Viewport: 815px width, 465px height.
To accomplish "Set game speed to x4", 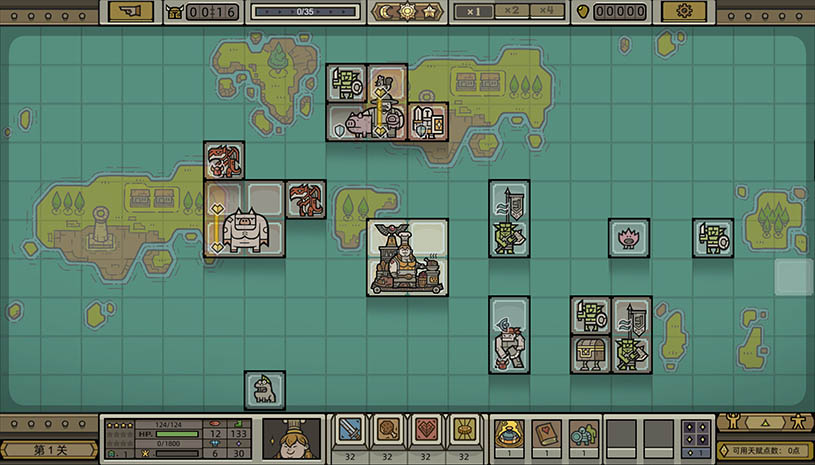I will point(546,11).
